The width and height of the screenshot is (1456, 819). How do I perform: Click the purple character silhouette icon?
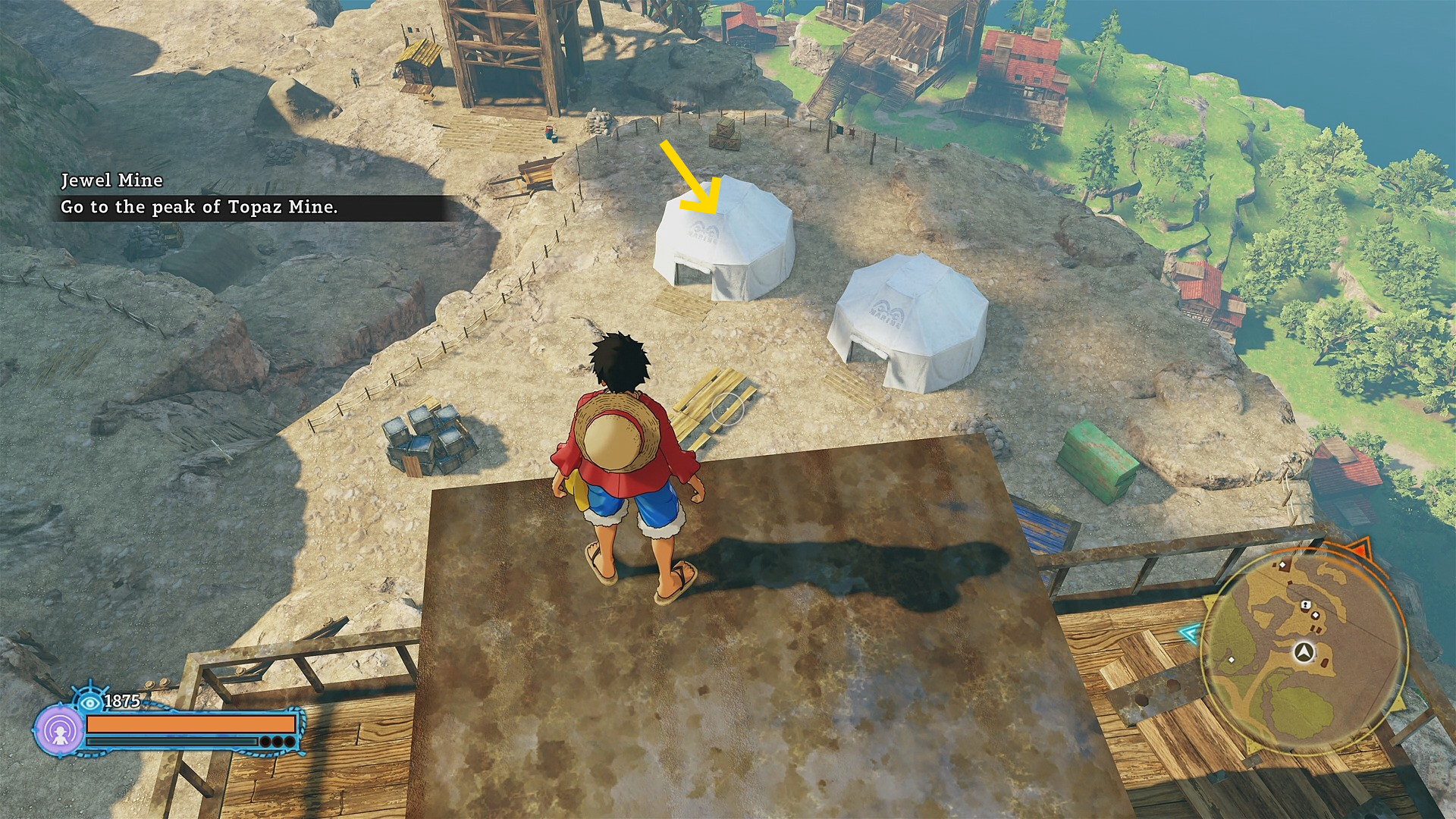coord(59,731)
